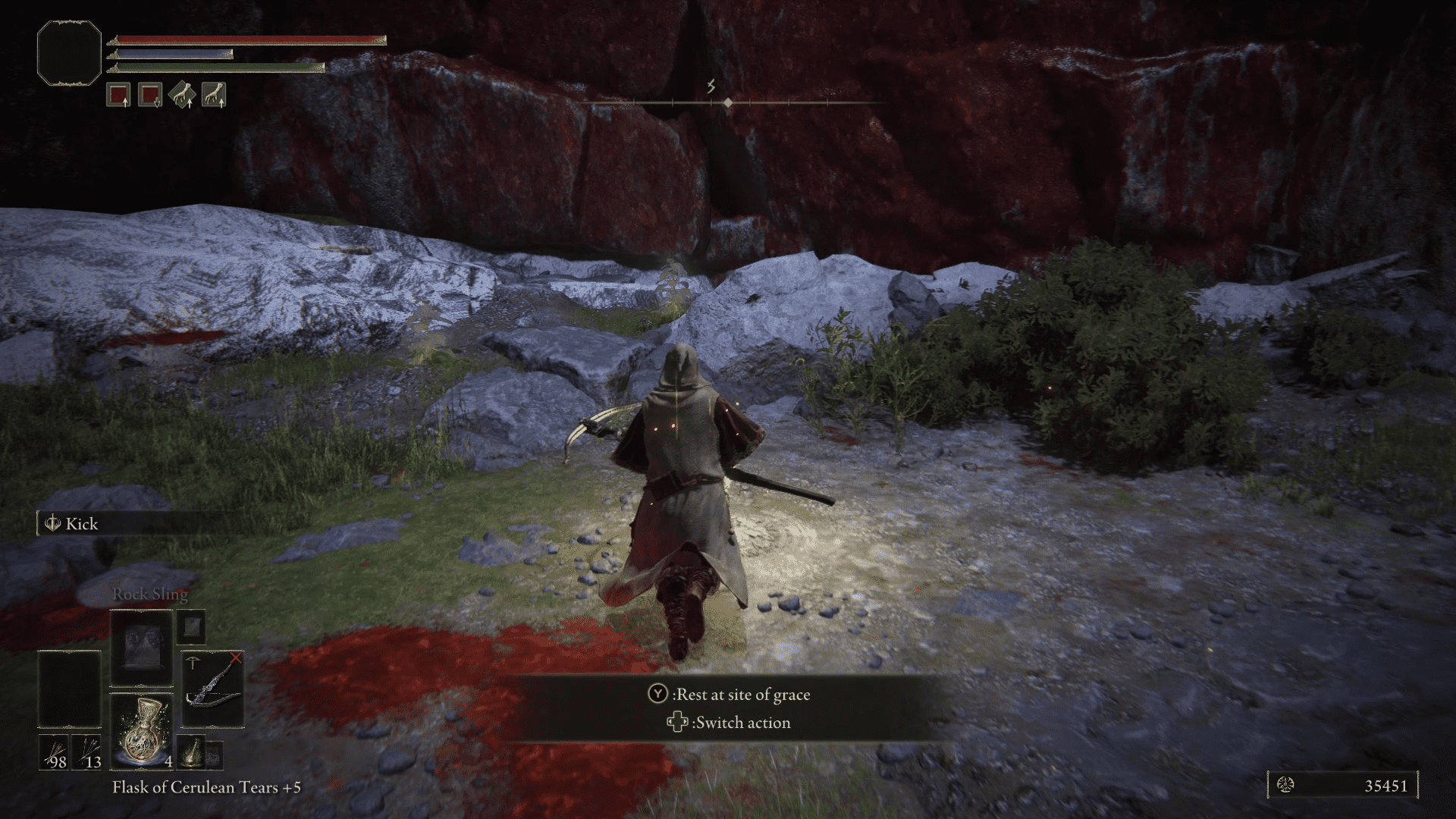The width and height of the screenshot is (1456, 819).
Task: Select the Rock Sling memory slot icon
Action: click(141, 648)
